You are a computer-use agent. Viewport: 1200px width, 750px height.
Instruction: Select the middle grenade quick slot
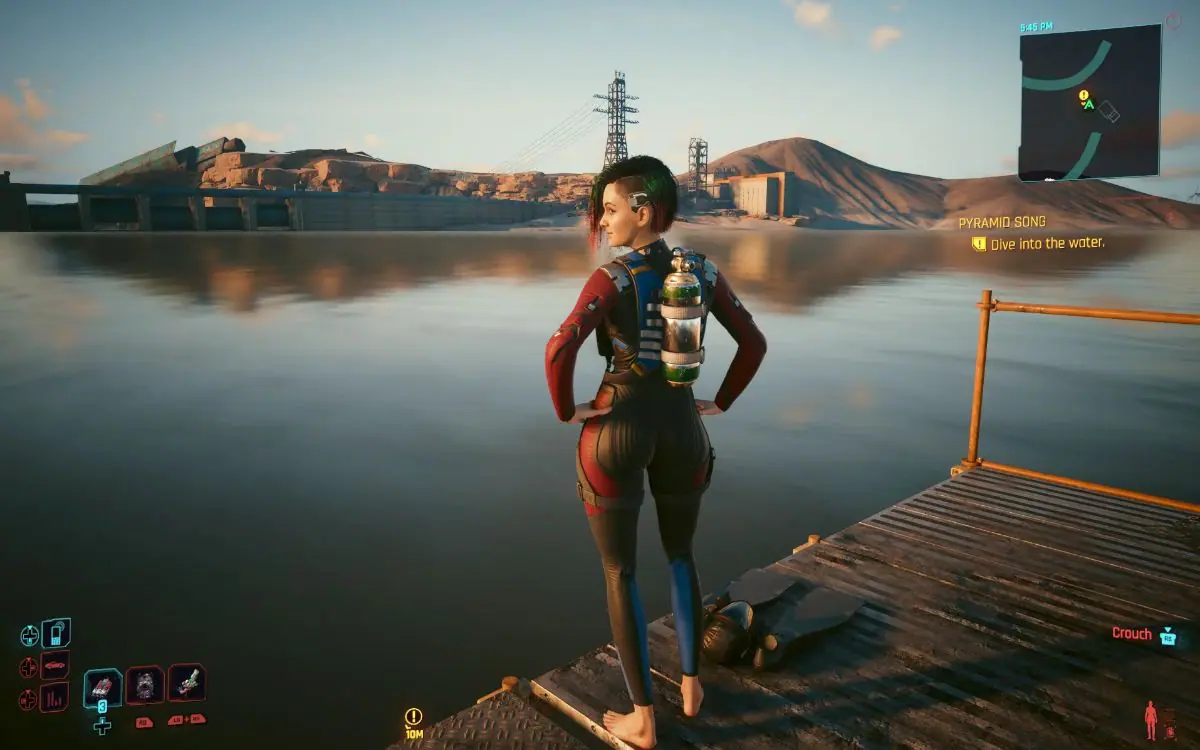[145, 685]
